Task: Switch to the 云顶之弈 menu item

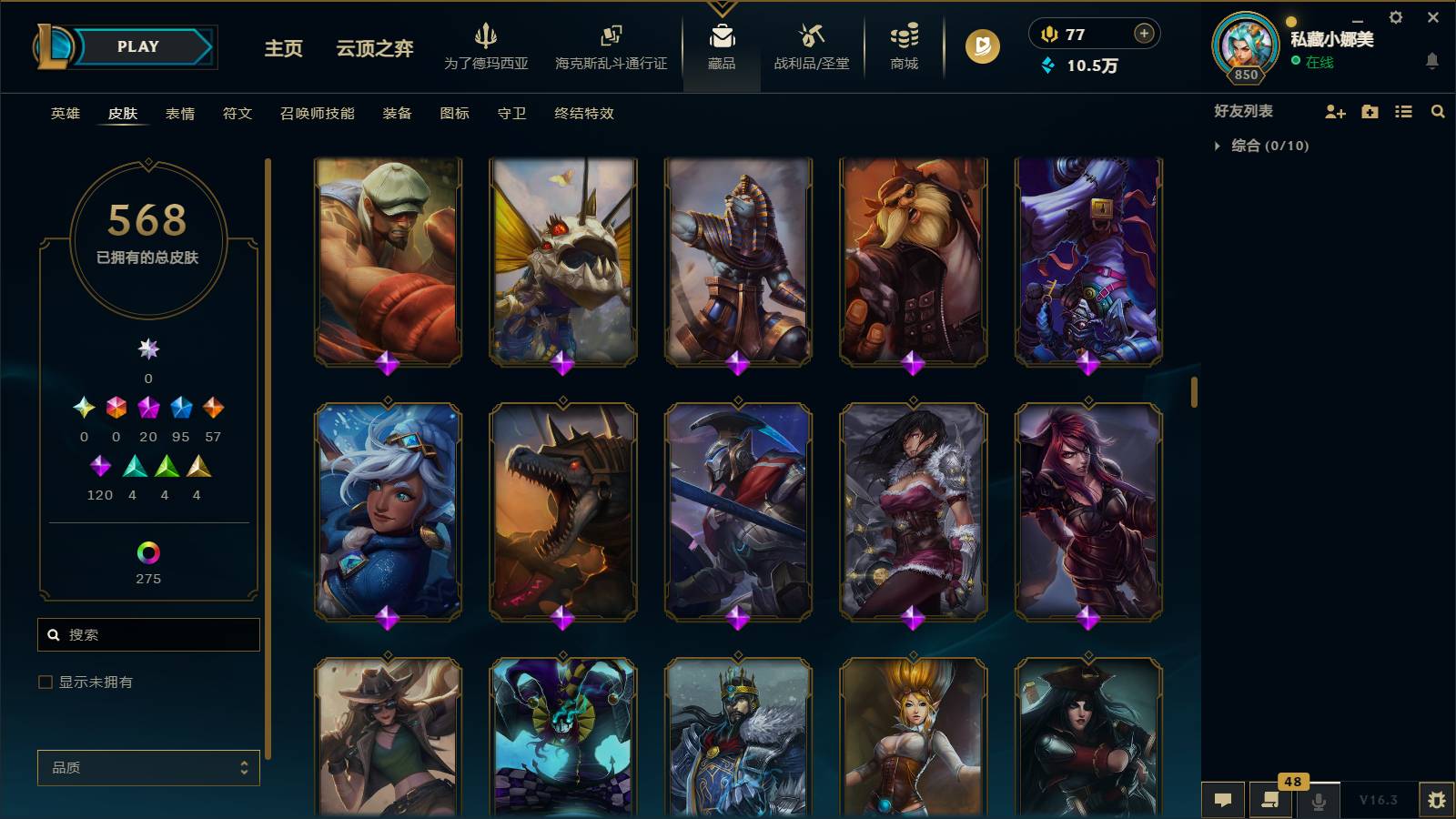Action: pyautogui.click(x=373, y=51)
